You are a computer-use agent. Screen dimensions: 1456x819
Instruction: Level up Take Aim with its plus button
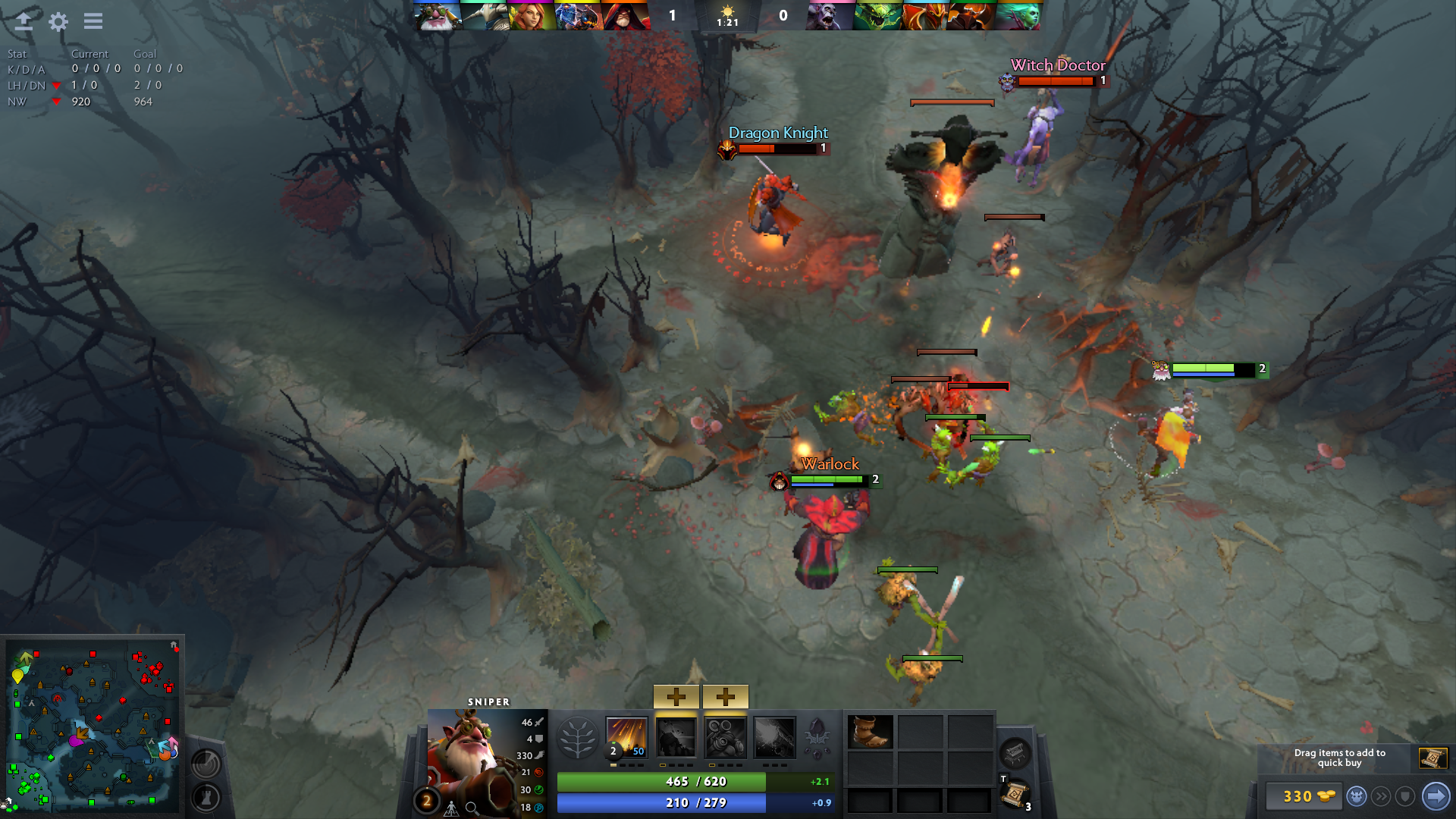tap(725, 696)
